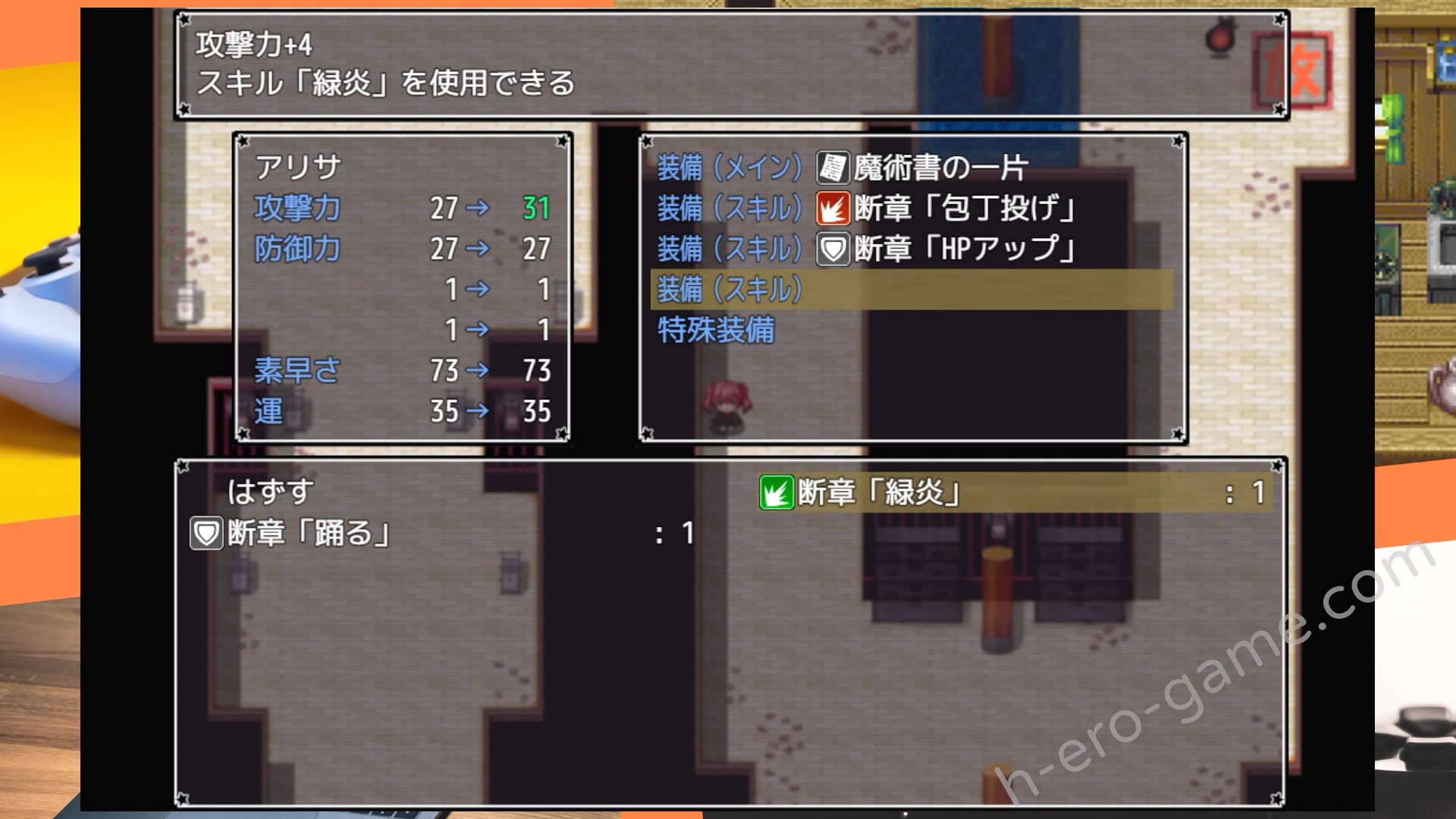Select the 防御力 stat row
1456x819 pixels.
297,248
